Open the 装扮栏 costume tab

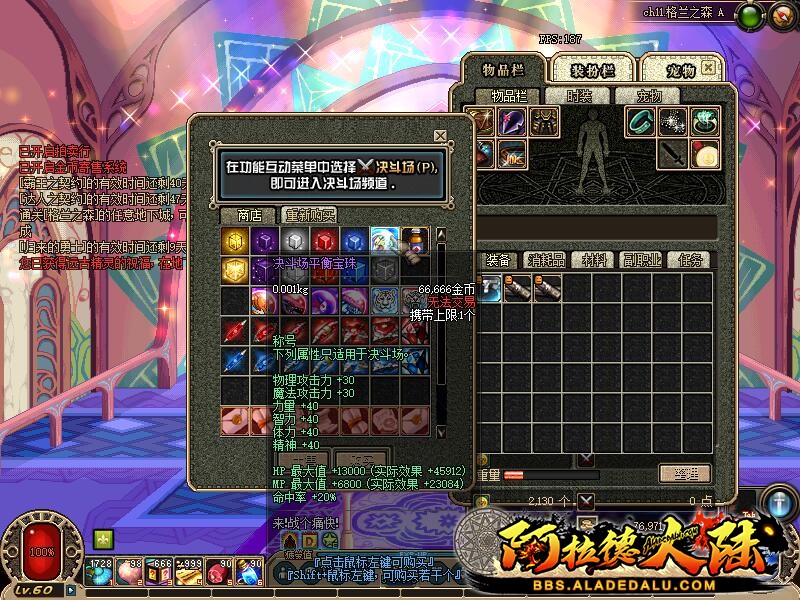coord(593,70)
